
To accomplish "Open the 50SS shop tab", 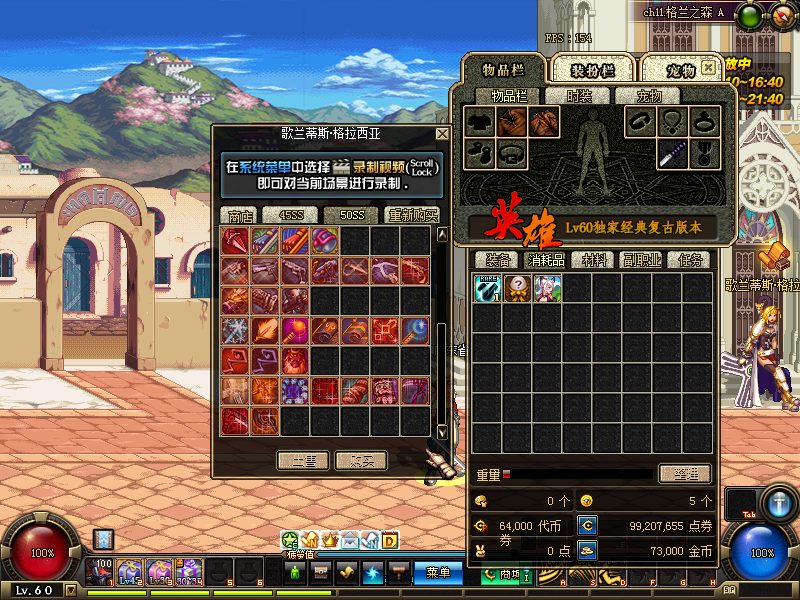I will (351, 215).
